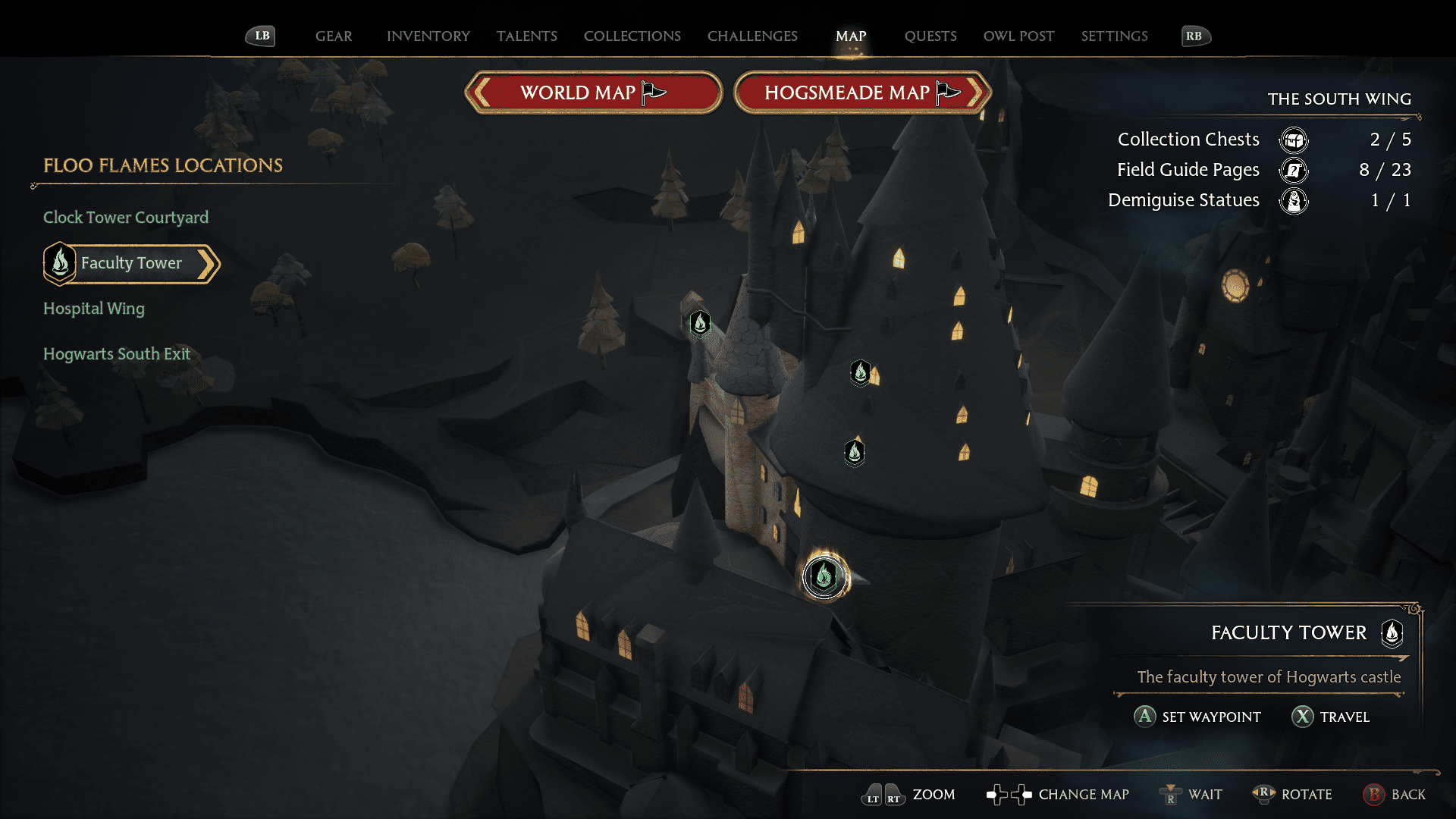The image size is (1456, 819).
Task: Show the Collections tab
Action: (632, 36)
